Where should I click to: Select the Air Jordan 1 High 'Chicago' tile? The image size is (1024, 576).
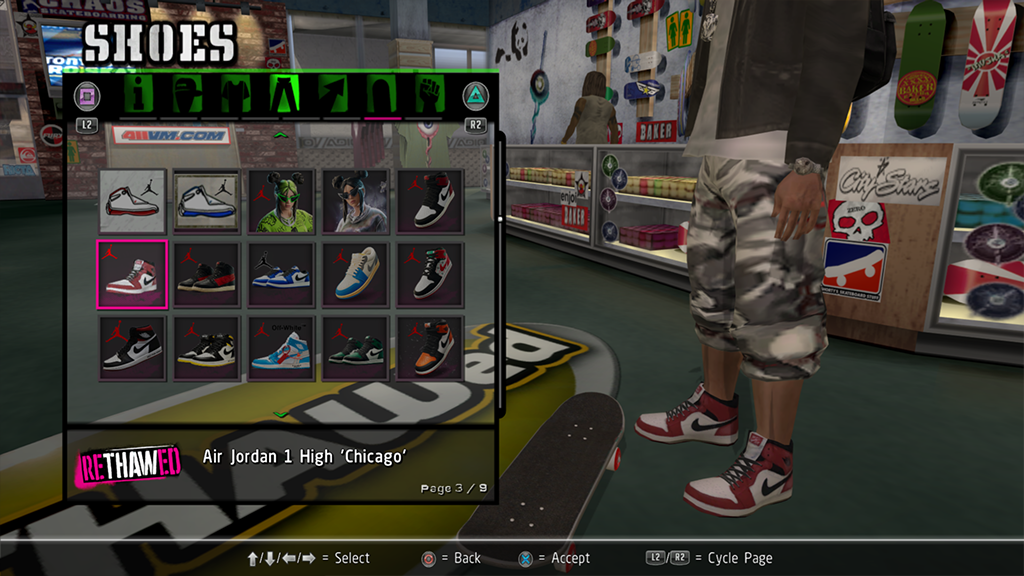click(x=131, y=273)
